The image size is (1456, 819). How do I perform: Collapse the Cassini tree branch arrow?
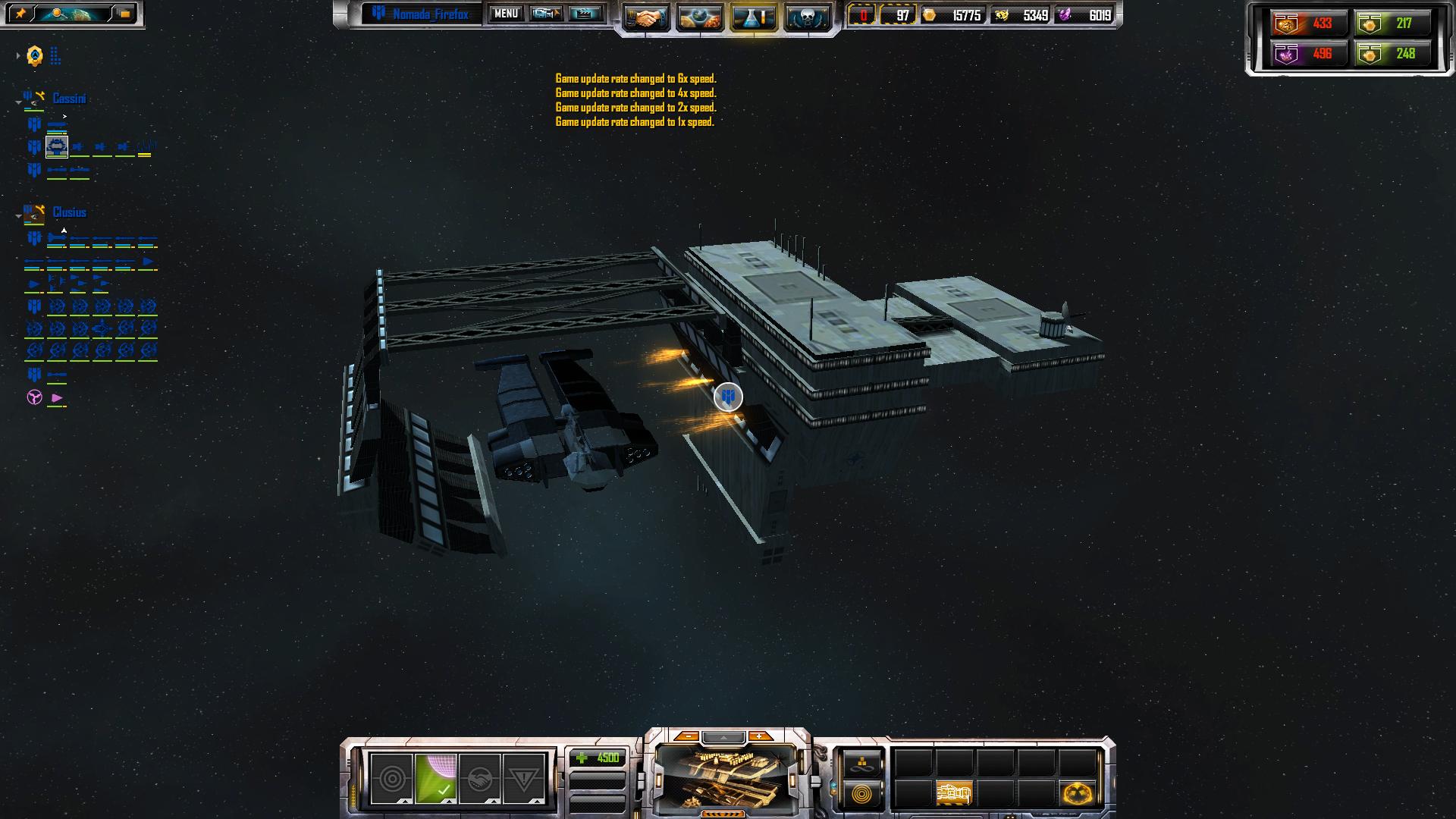[18, 102]
